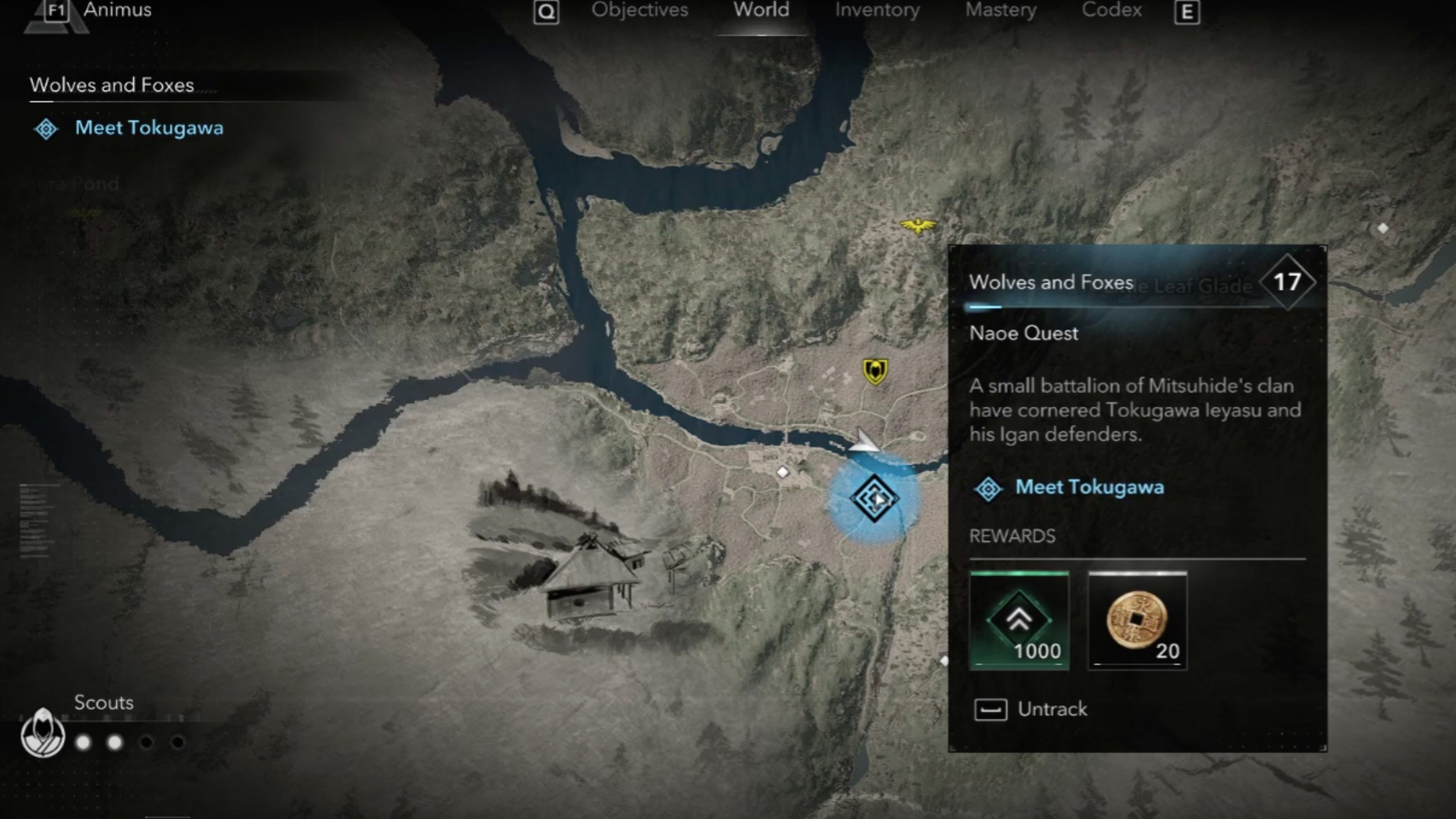The image size is (1456, 819).
Task: Inspect the 20 gold coin reward
Action: tap(1137, 621)
